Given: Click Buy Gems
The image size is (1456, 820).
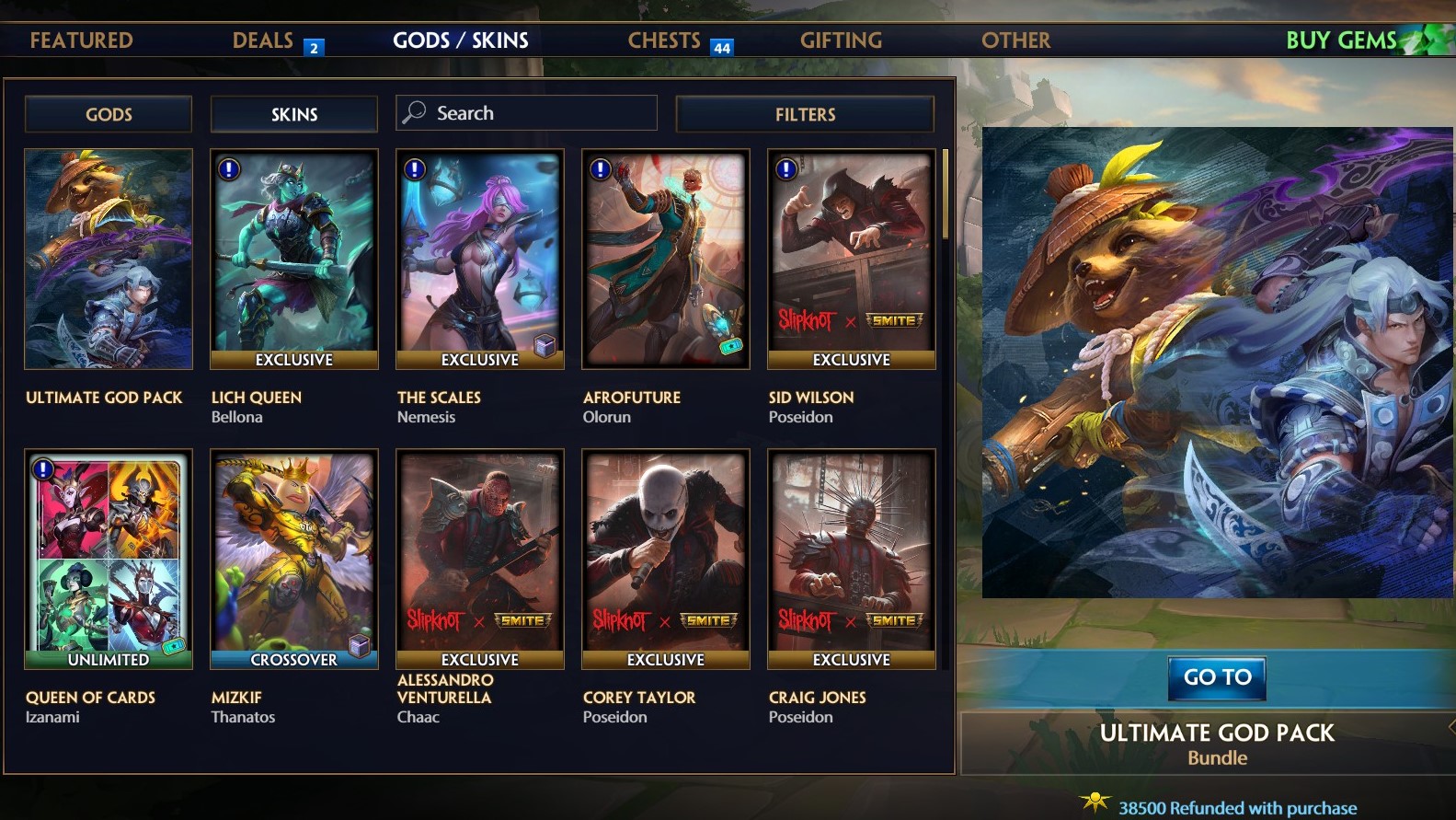Looking at the screenshot, I should 1341,40.
